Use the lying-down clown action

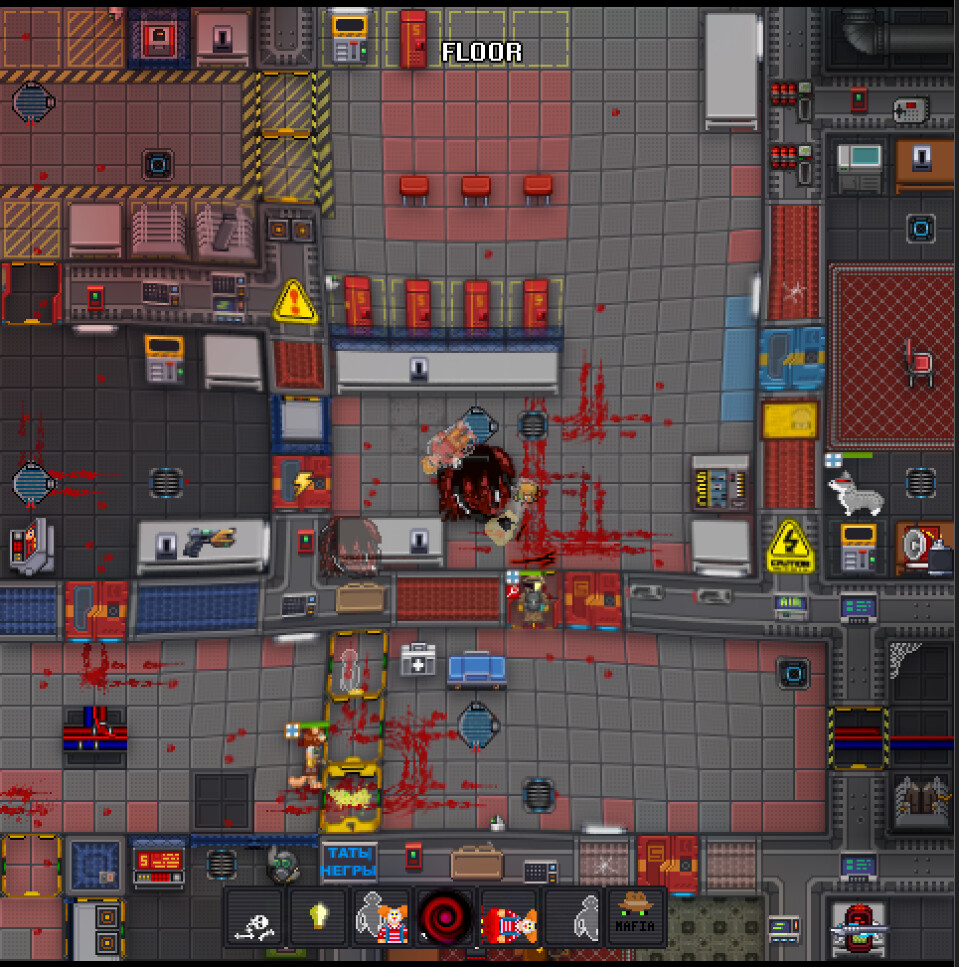(x=508, y=917)
